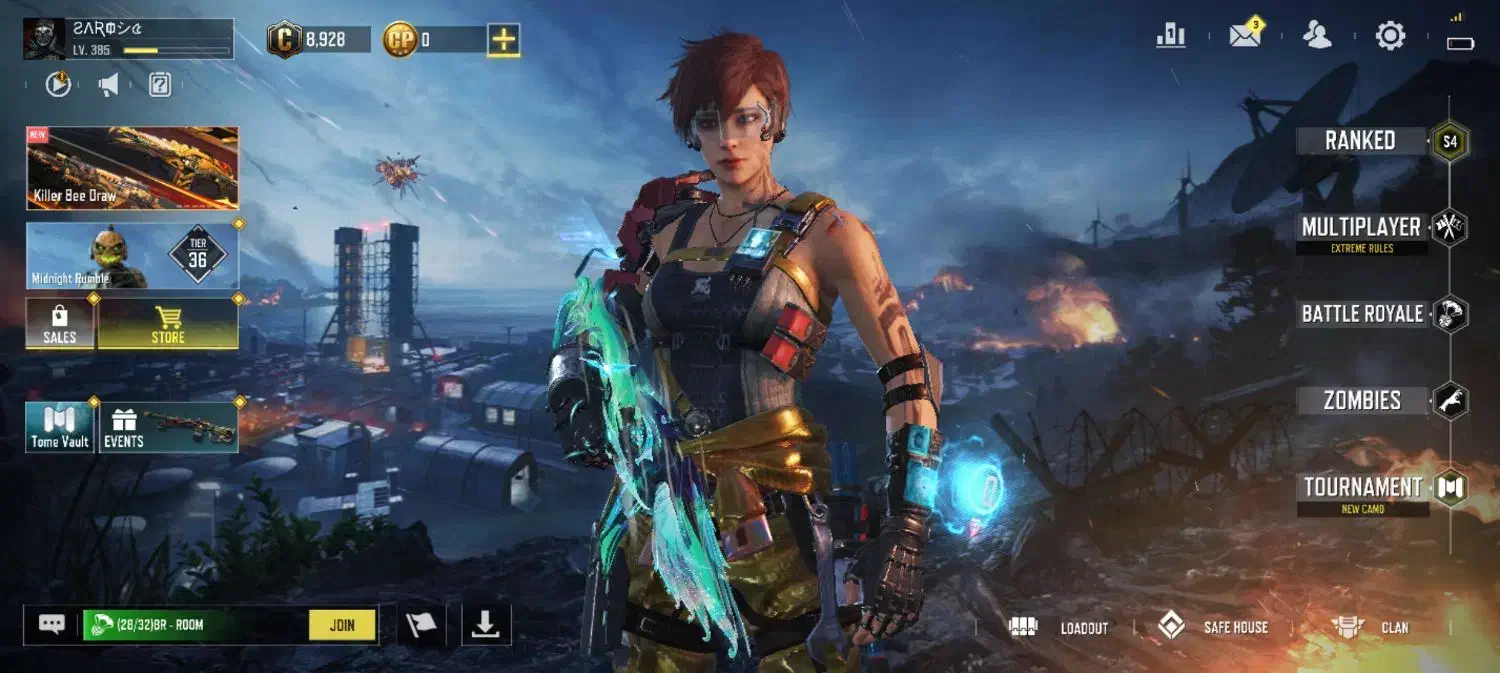
Task: Check the mail envelope icon
Action: tap(1245, 36)
